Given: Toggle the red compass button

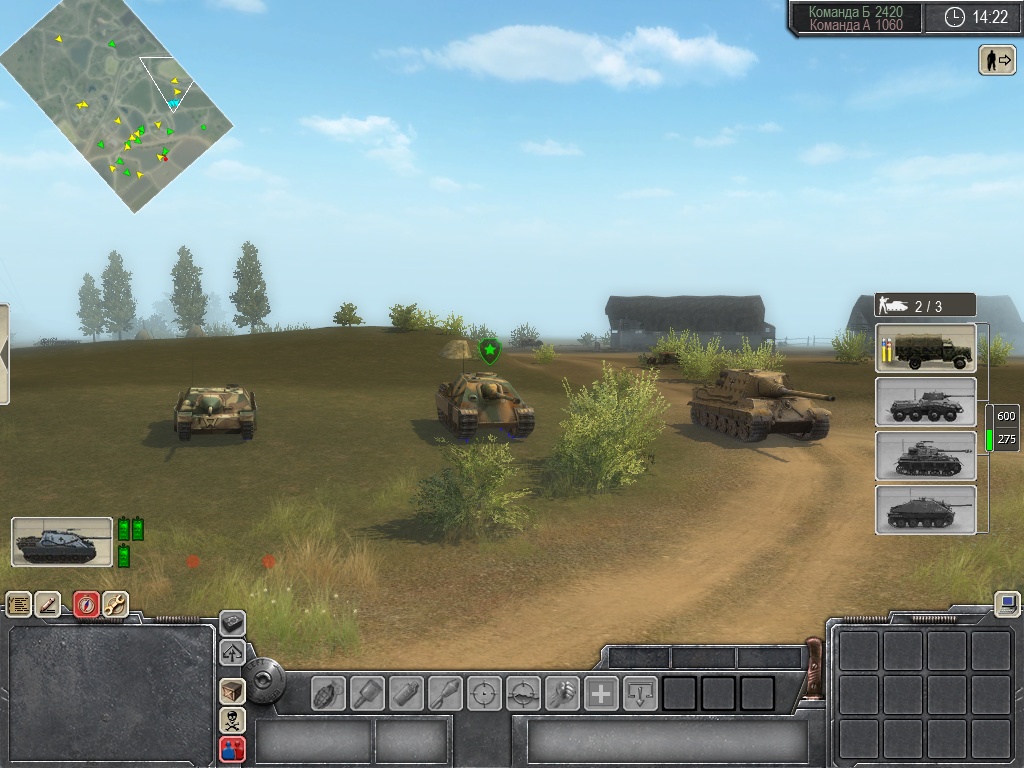Looking at the screenshot, I should (x=87, y=604).
